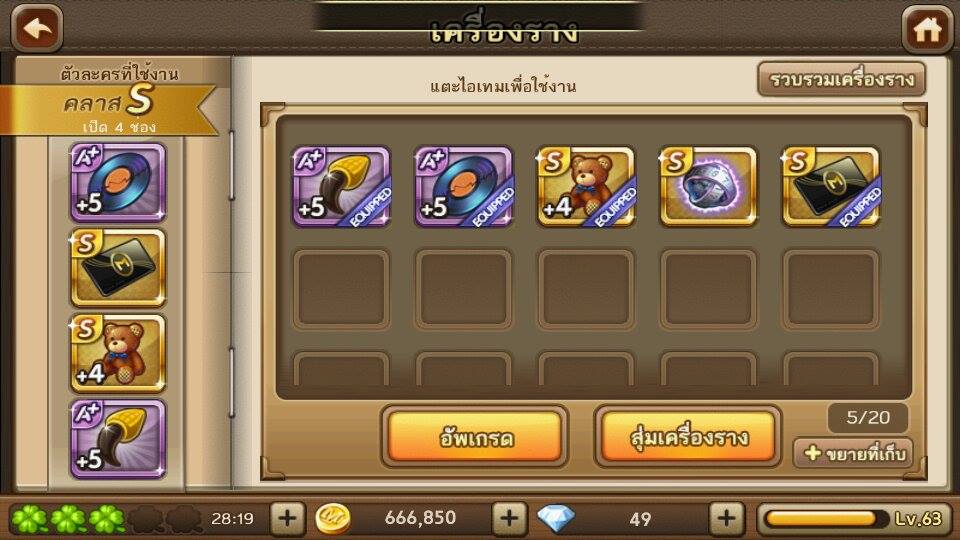Image resolution: width=960 pixels, height=540 pixels.
Task: Select the A+ vinyl record charm in inventory grid
Action: click(464, 187)
